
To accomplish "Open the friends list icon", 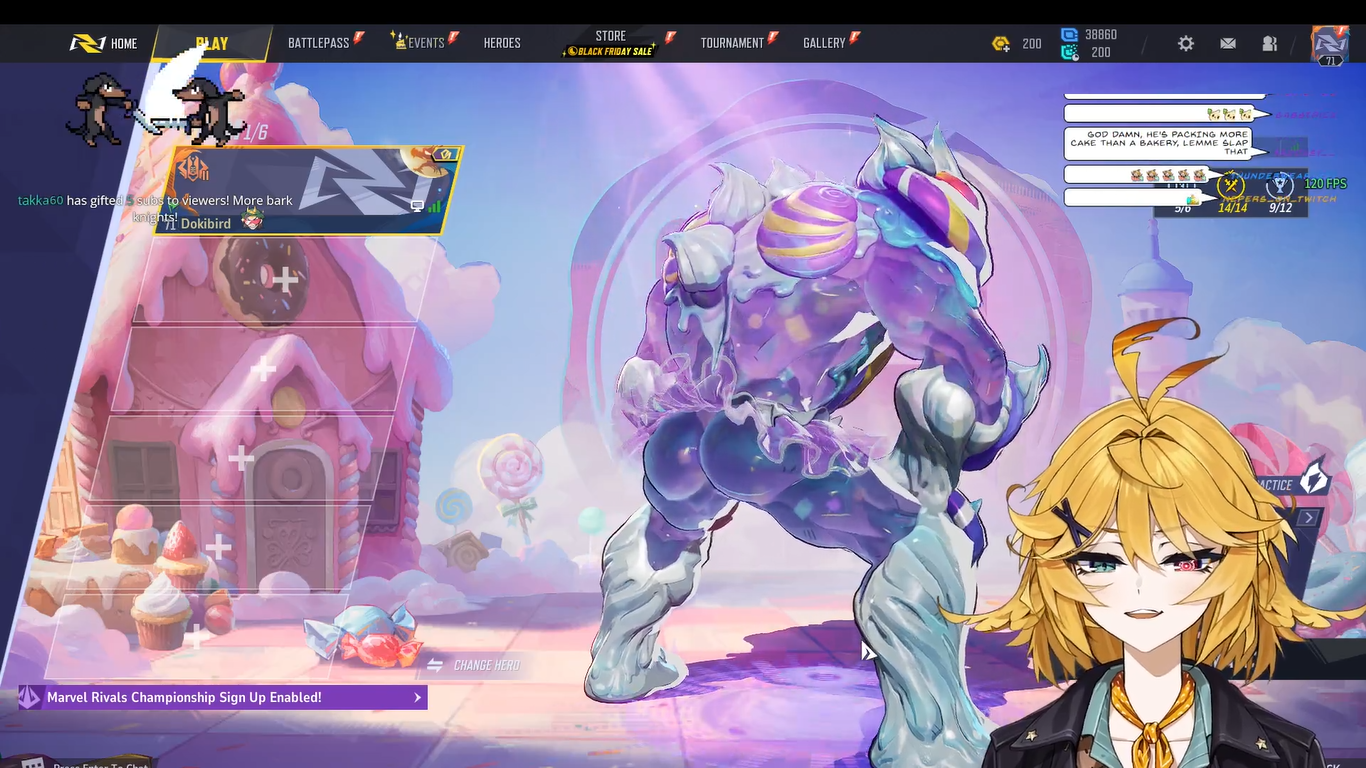I will [x=1270, y=43].
